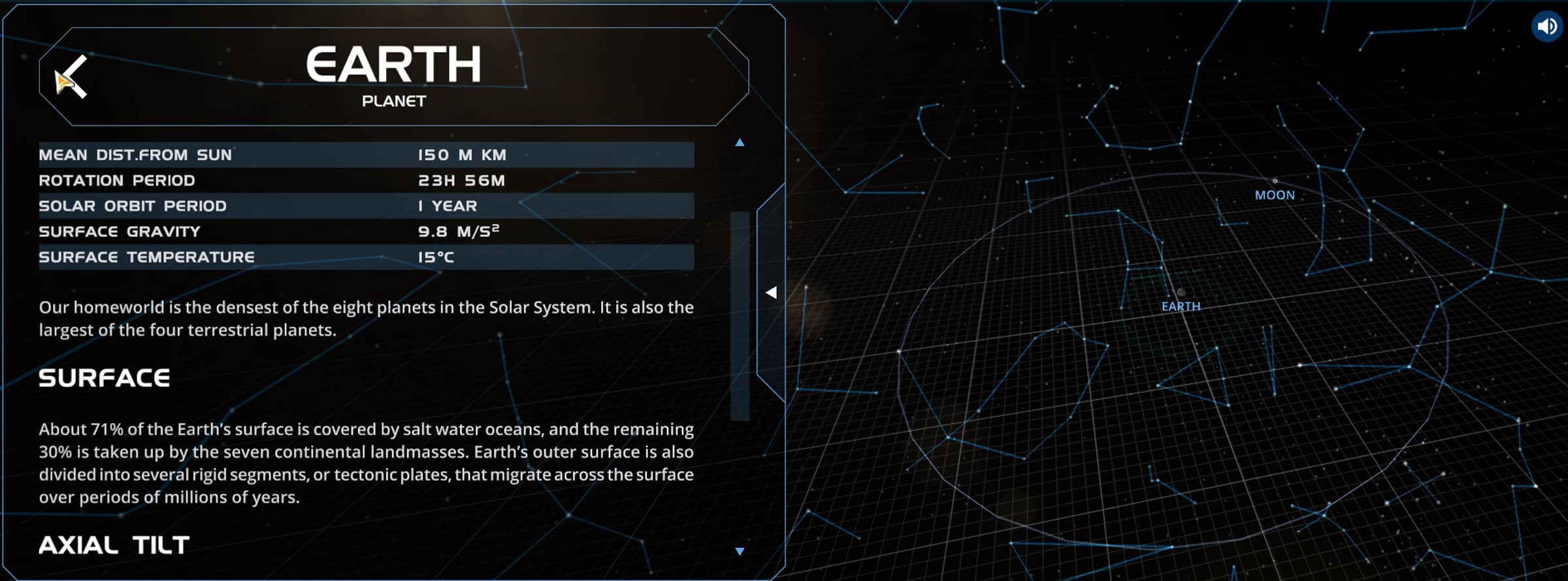Toggle the sound speaker icon
Screen dimensions: 1568x581
click(x=1546, y=27)
